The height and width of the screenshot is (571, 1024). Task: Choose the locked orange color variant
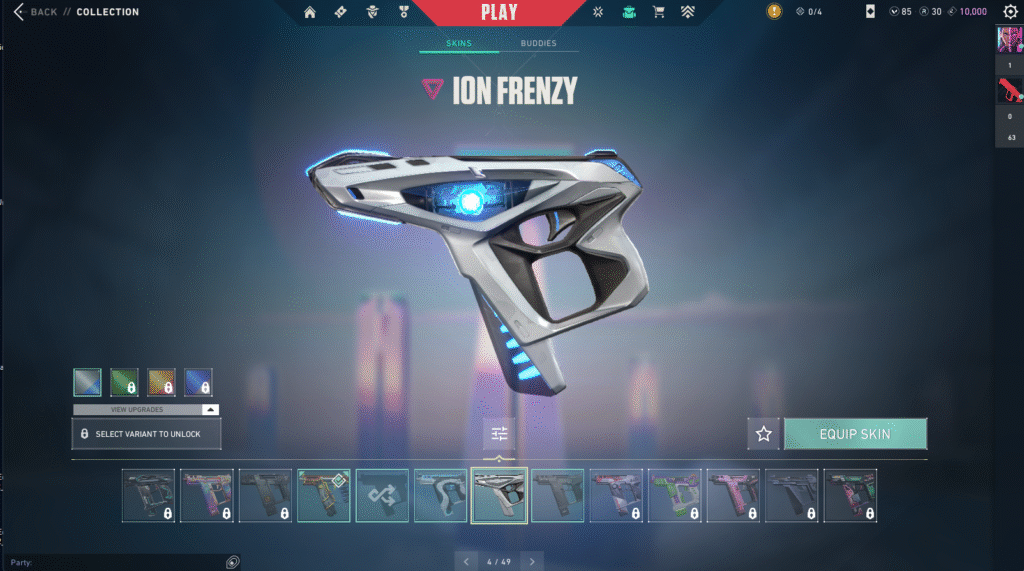(x=161, y=382)
